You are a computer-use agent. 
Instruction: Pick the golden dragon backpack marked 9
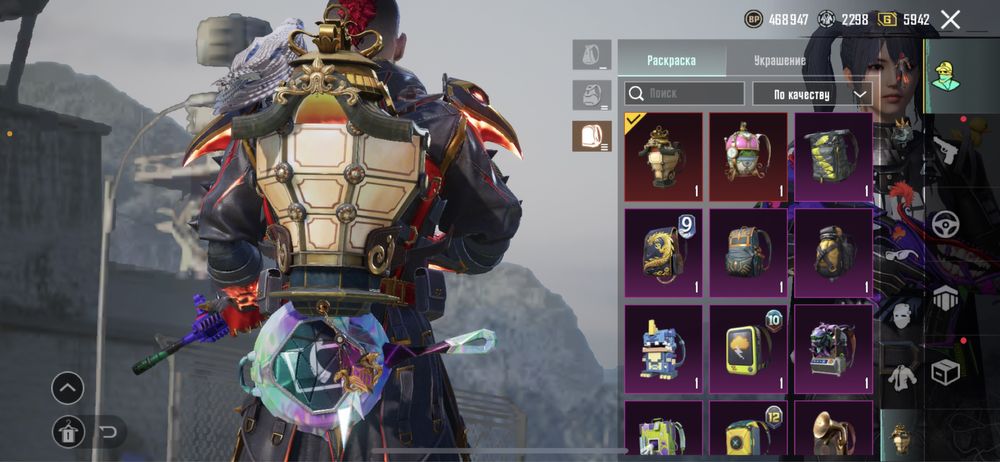[663, 253]
